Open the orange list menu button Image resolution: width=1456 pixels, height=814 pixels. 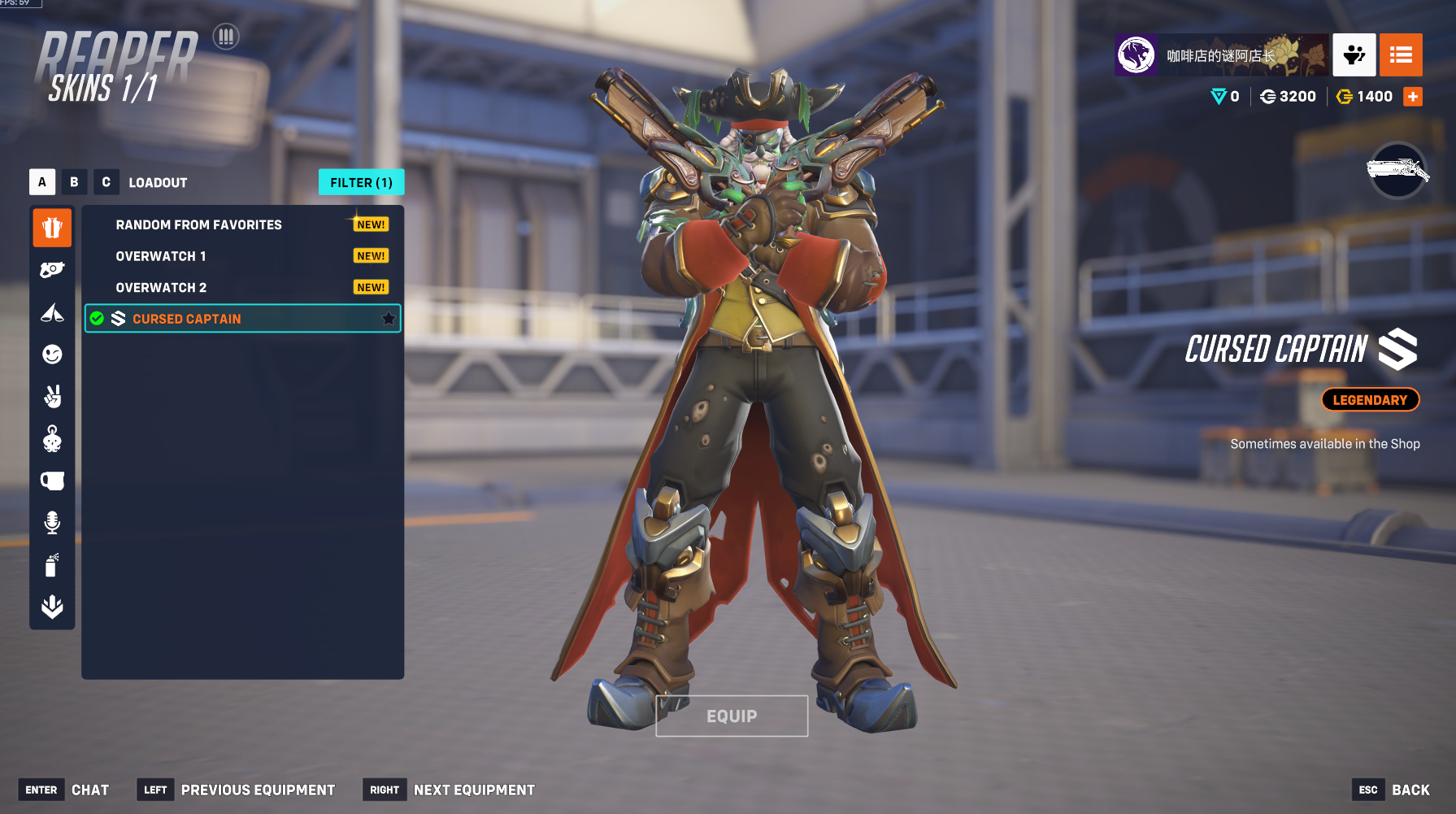pyautogui.click(x=1401, y=55)
